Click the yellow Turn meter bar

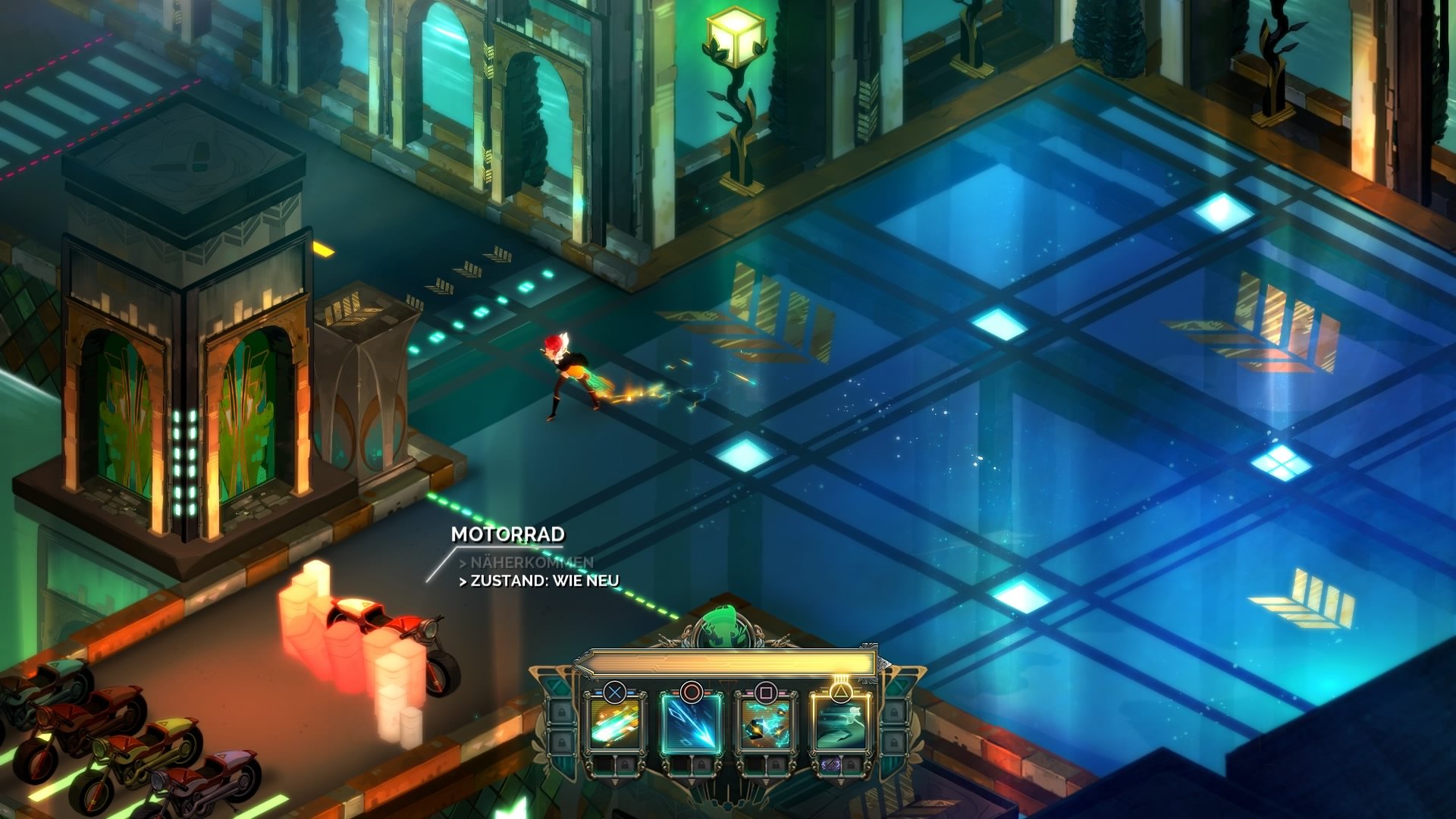(x=726, y=664)
